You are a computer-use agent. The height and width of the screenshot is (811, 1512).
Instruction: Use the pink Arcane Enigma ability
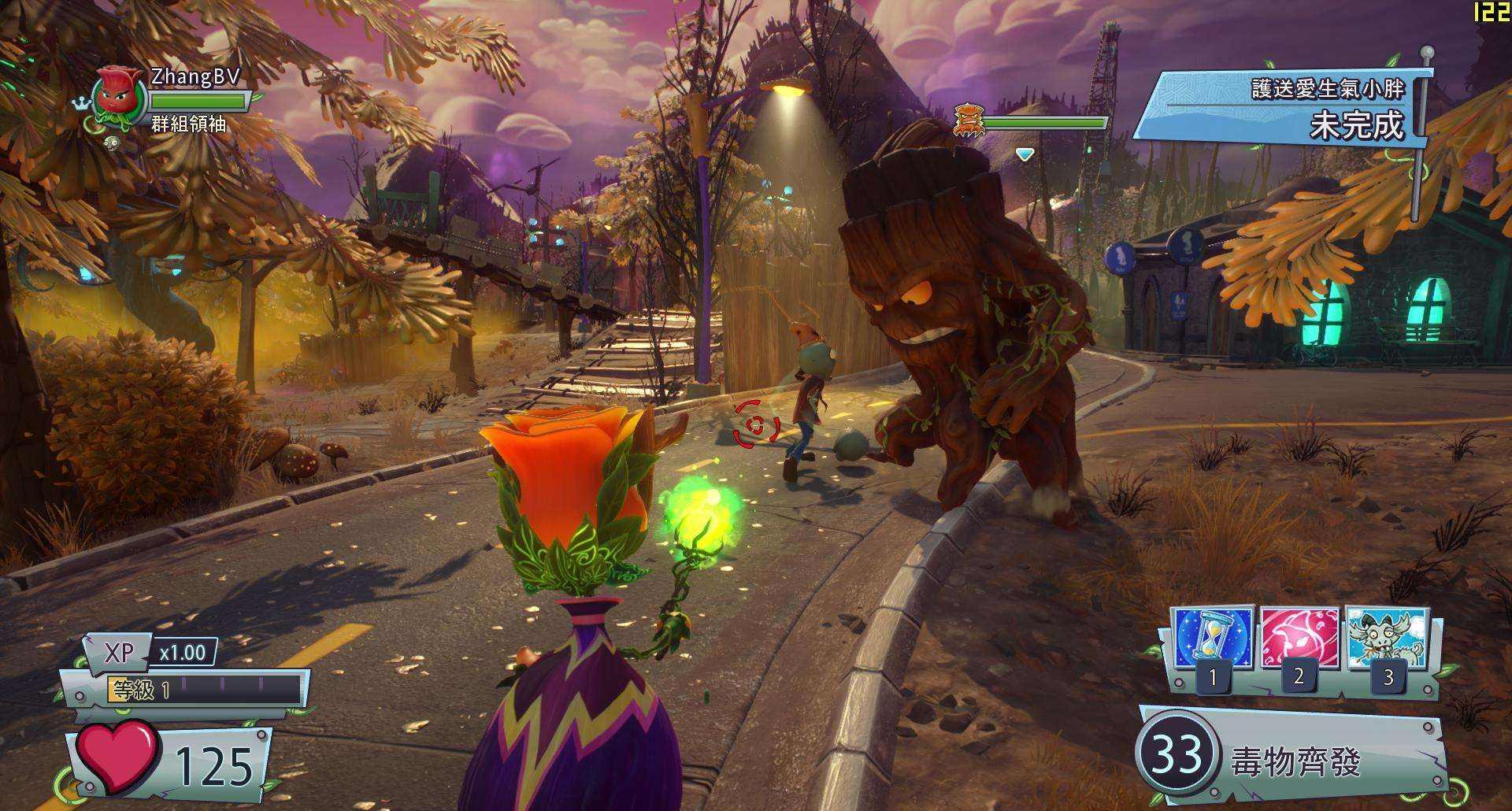pos(1299,638)
